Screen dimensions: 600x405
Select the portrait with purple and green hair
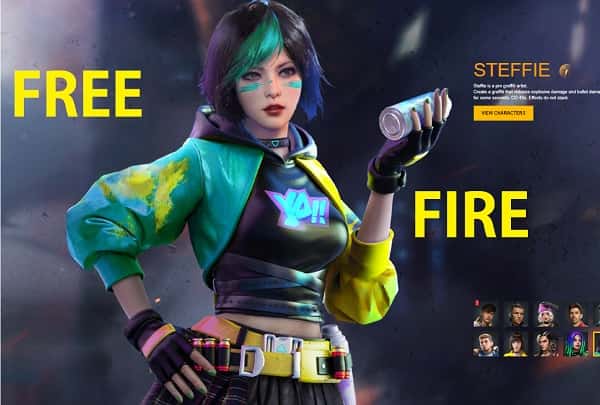coord(576,345)
